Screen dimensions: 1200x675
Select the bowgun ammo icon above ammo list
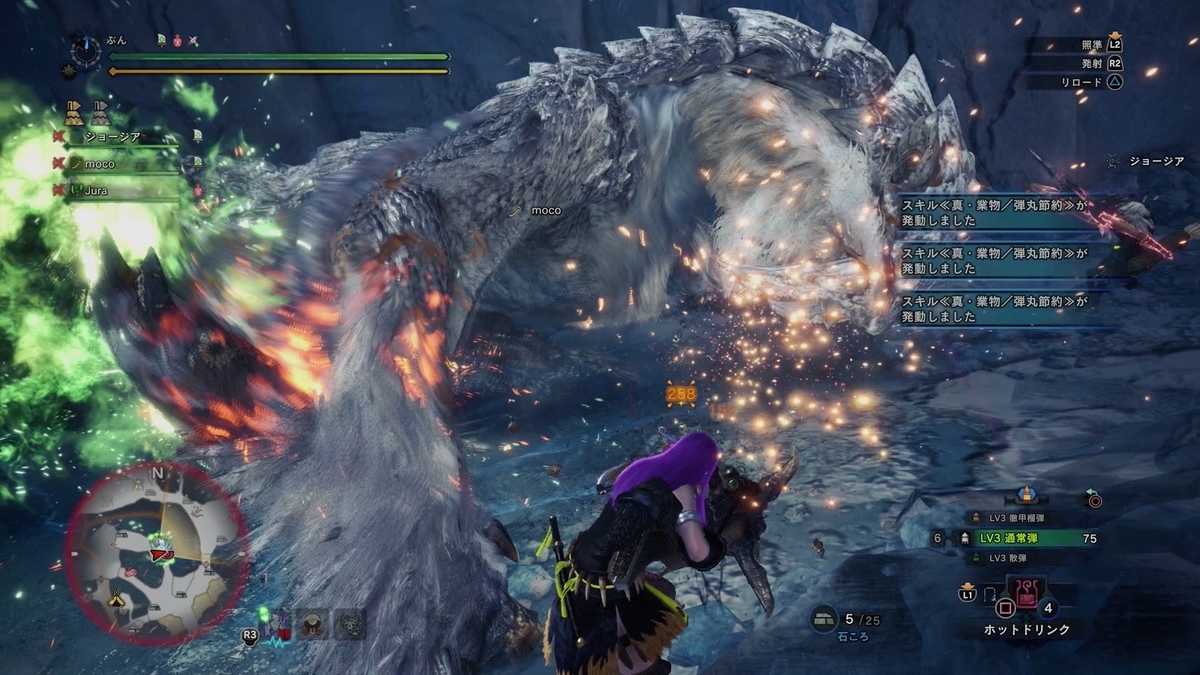click(x=1025, y=495)
